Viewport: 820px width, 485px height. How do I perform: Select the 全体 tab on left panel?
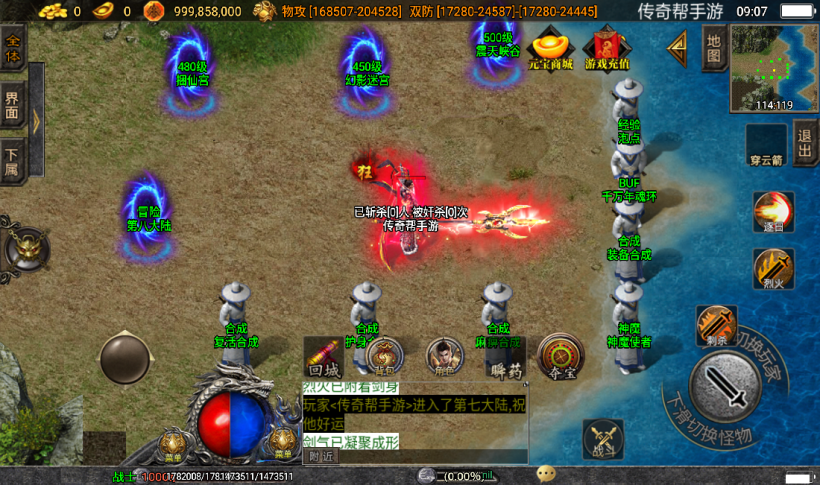coord(13,49)
